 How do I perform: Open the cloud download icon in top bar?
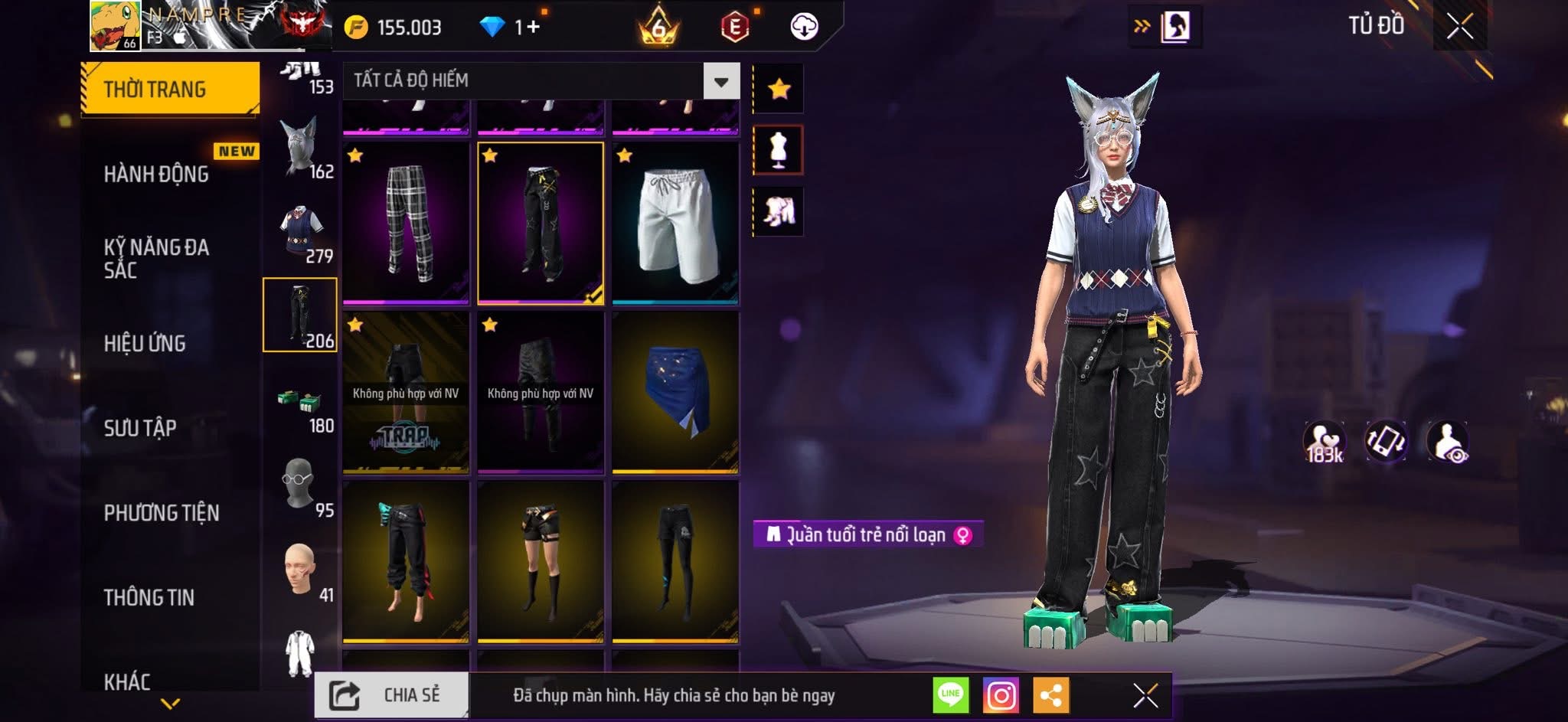[x=804, y=25]
